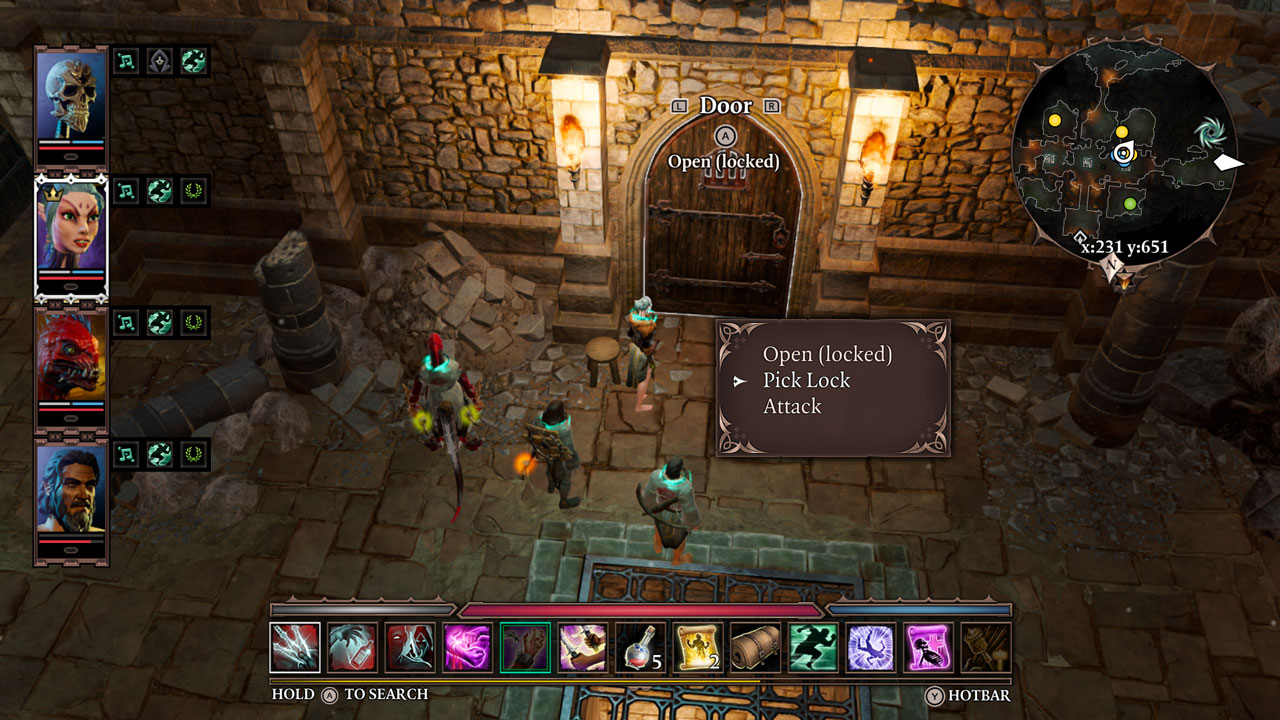Cast the purple dragon spell from the hotbar
Viewport: 1280px width, 720px height.
click(x=468, y=650)
